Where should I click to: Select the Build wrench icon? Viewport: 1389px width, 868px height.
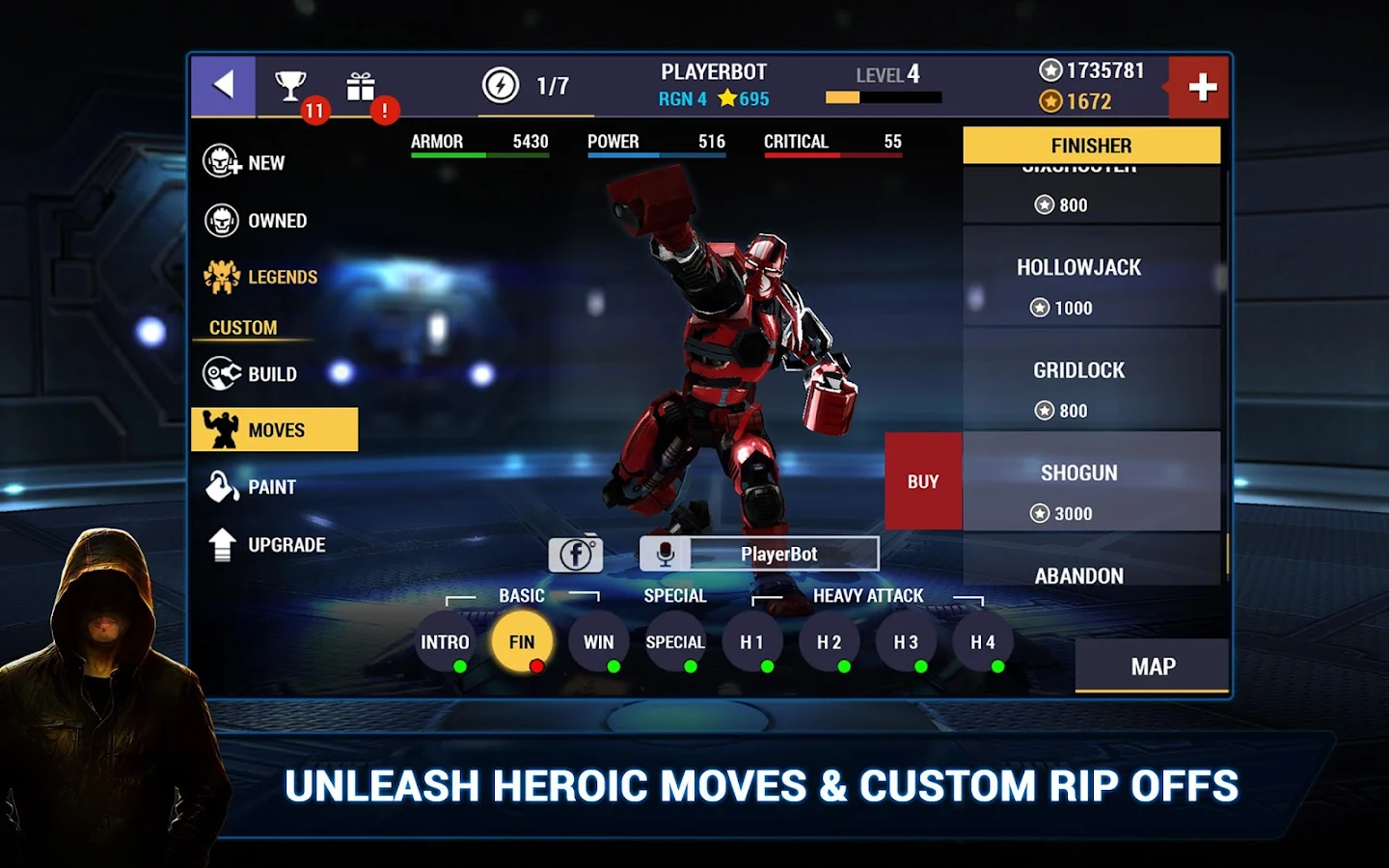[x=224, y=373]
